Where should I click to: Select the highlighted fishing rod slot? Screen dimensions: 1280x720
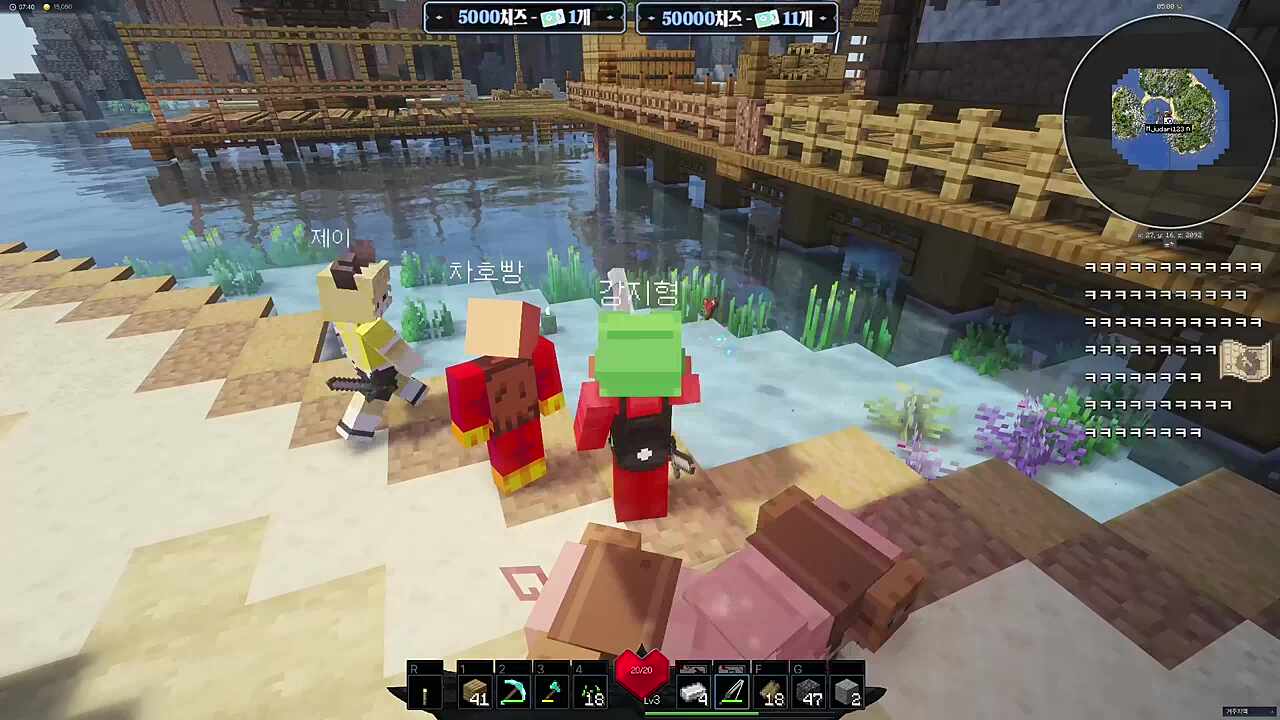click(x=732, y=692)
